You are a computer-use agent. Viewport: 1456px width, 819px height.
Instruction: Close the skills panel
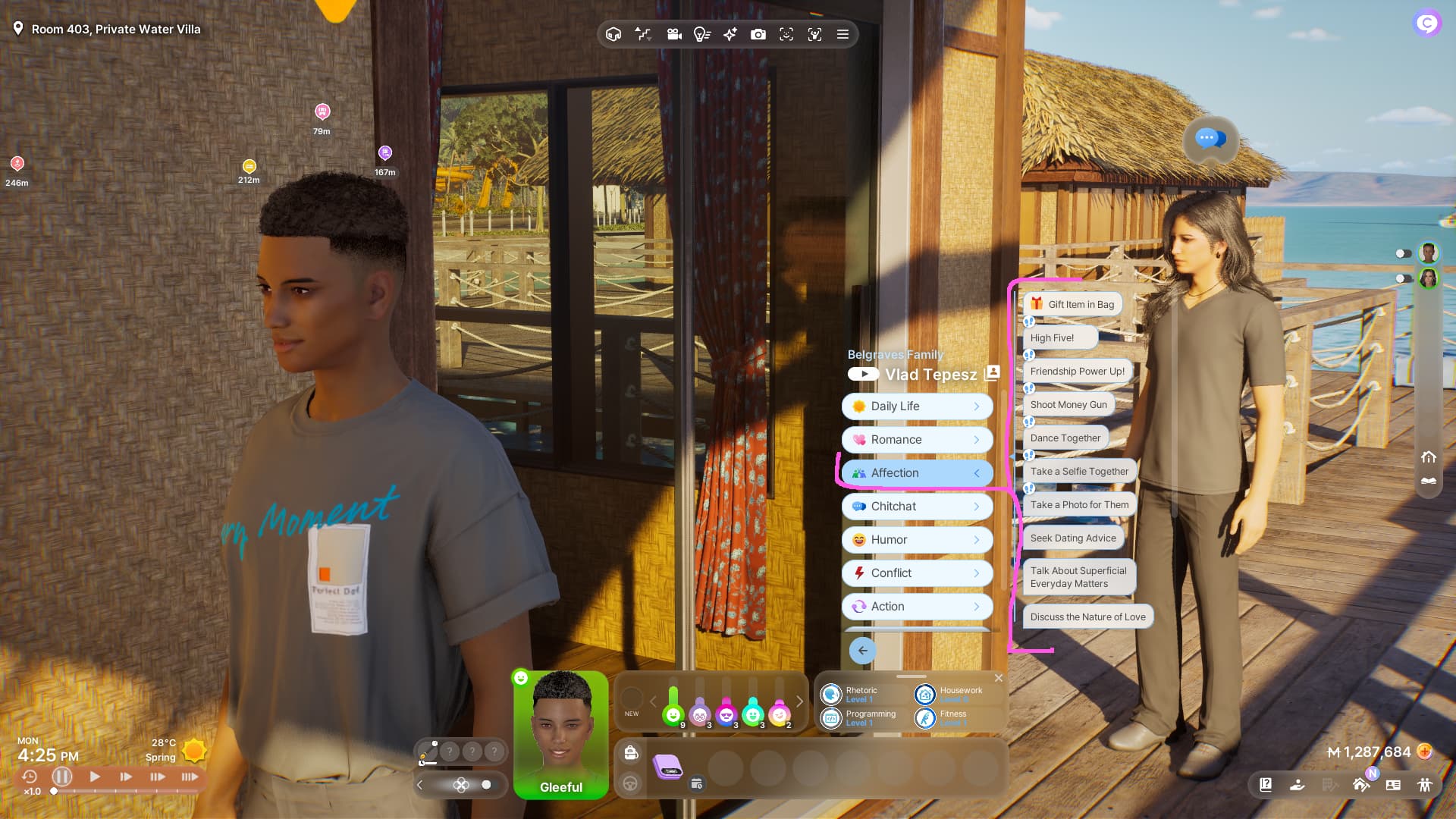pos(999,678)
